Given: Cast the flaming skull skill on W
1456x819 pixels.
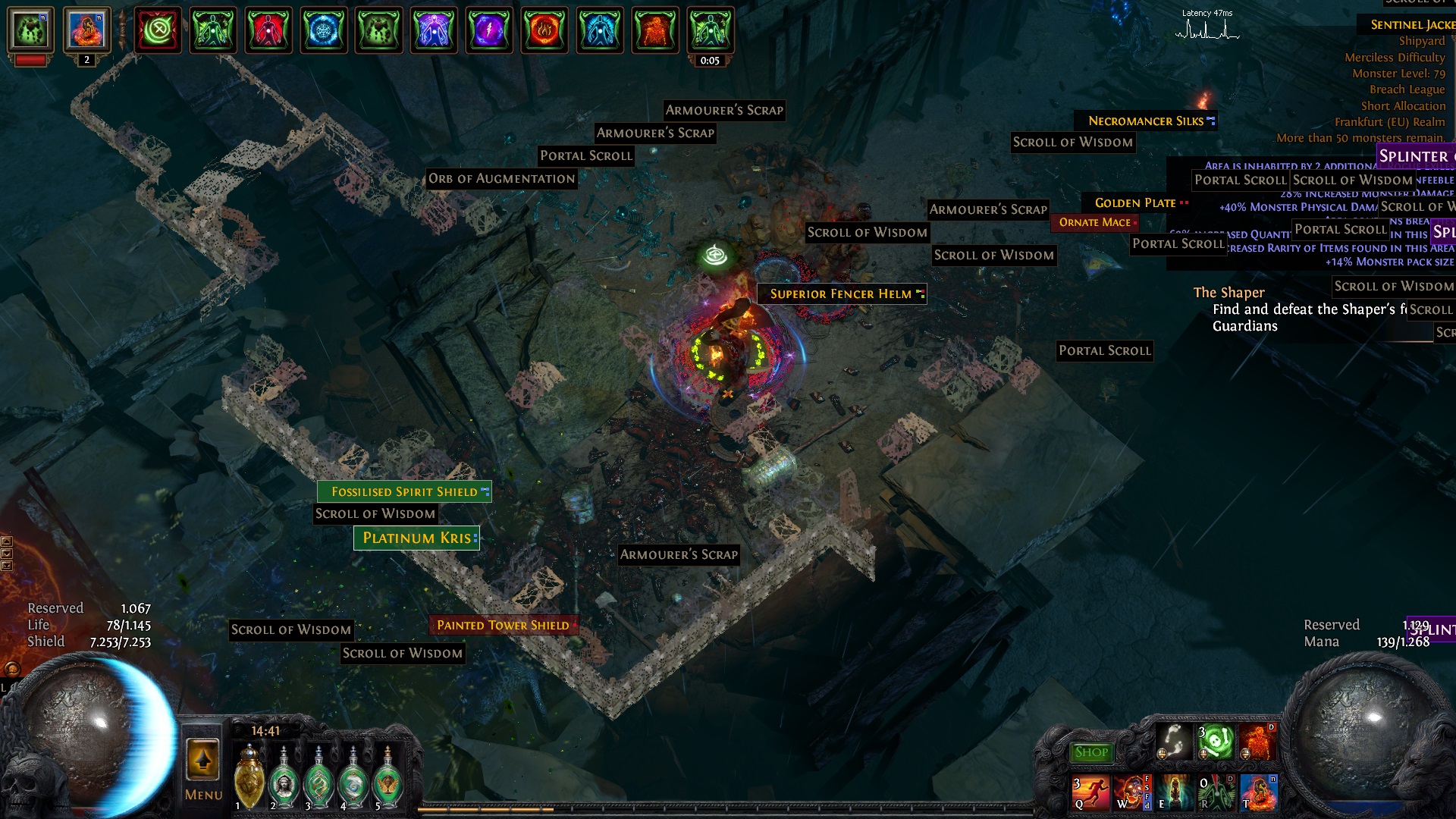Looking at the screenshot, I should (1129, 792).
